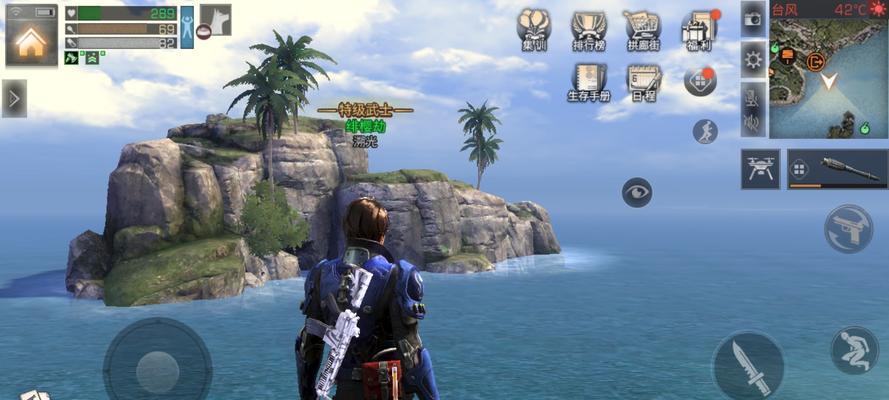Toggle auto-run with the running man icon
Image resolution: width=889 pixels, height=400 pixels.
click(x=705, y=131)
